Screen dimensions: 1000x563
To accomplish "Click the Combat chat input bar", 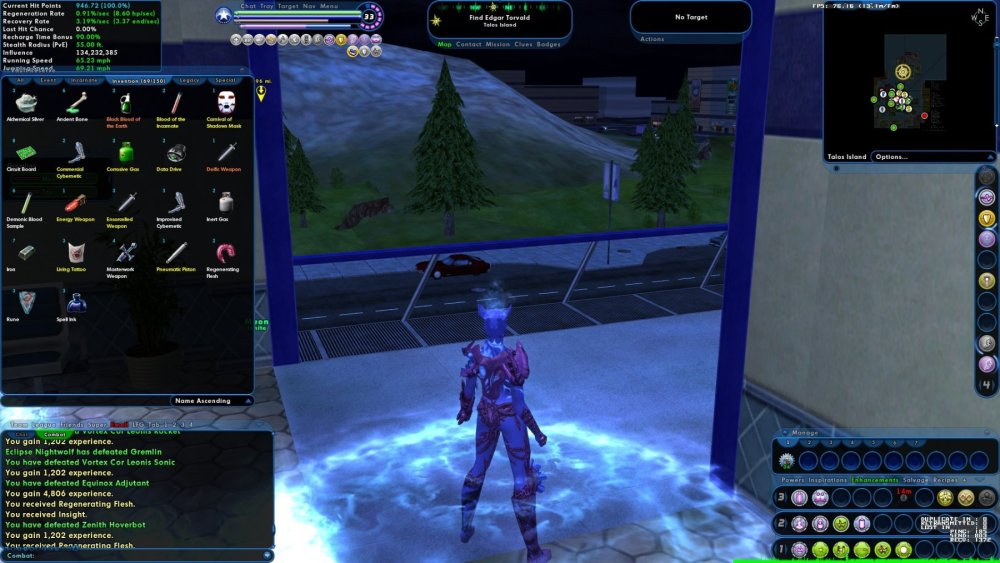I will coord(136,556).
